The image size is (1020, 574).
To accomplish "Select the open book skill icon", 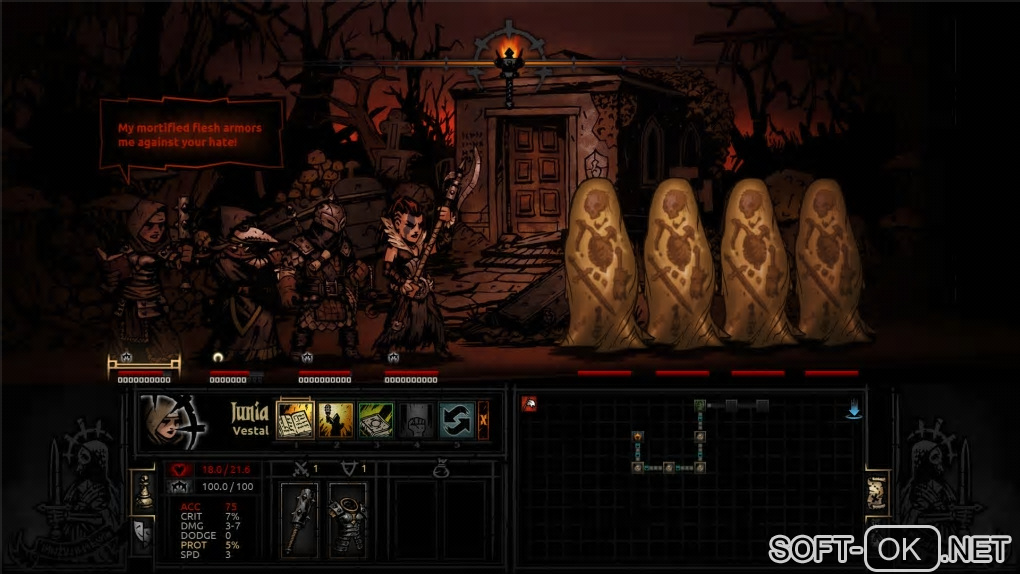I will click(295, 419).
